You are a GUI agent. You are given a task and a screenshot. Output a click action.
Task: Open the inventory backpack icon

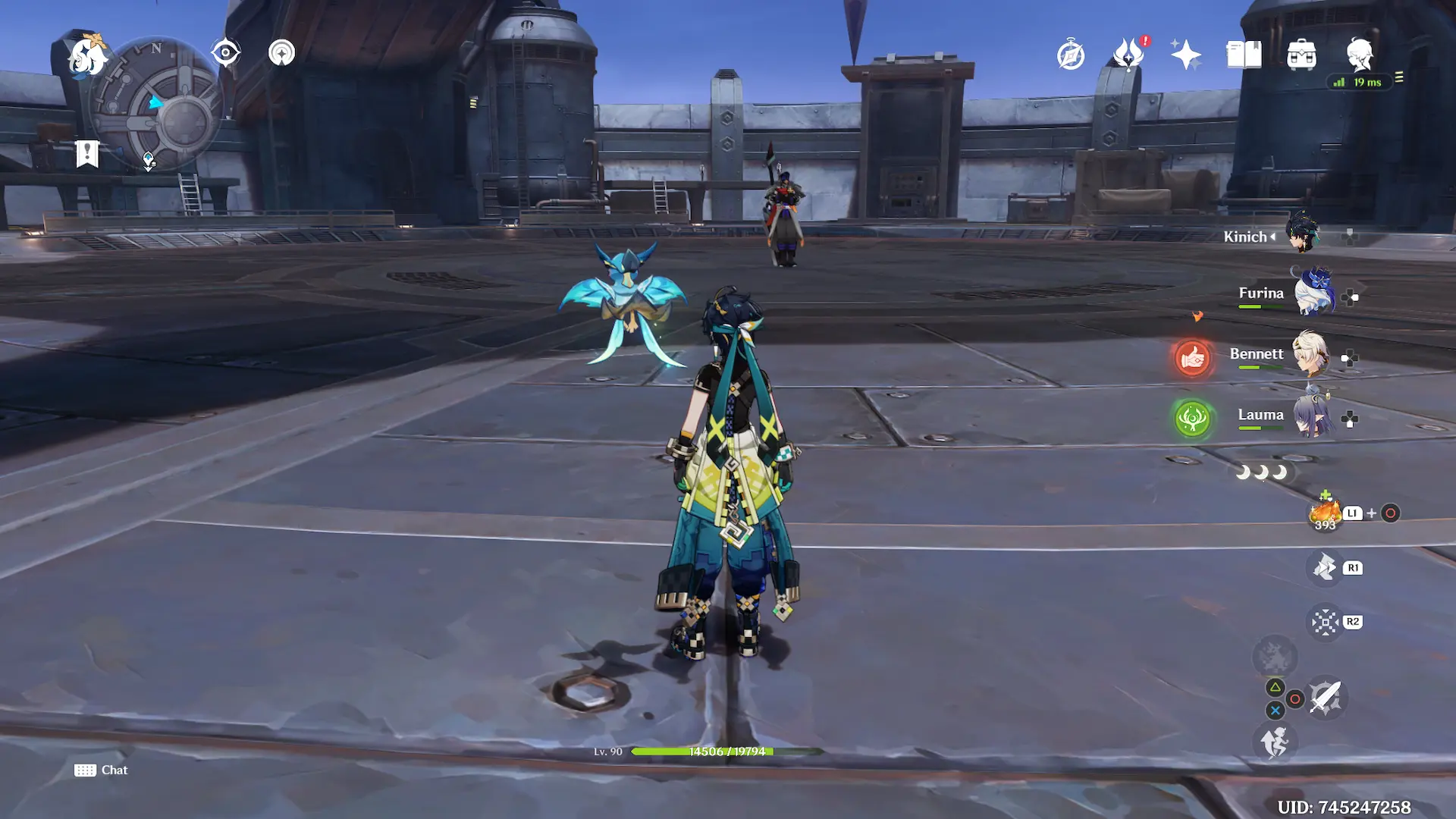point(1301,55)
